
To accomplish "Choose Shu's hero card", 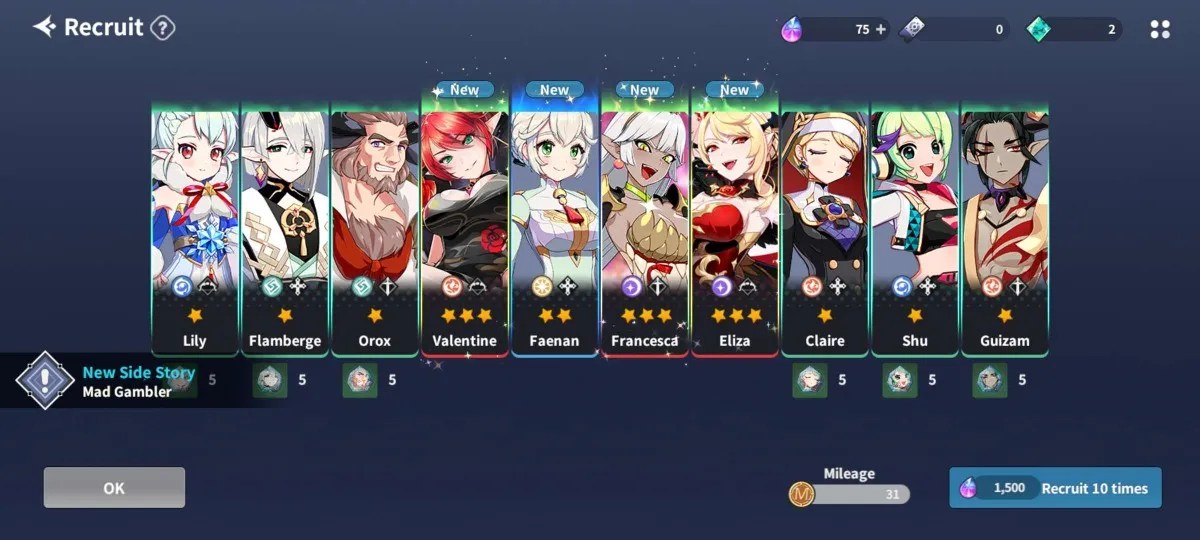I will tap(915, 230).
